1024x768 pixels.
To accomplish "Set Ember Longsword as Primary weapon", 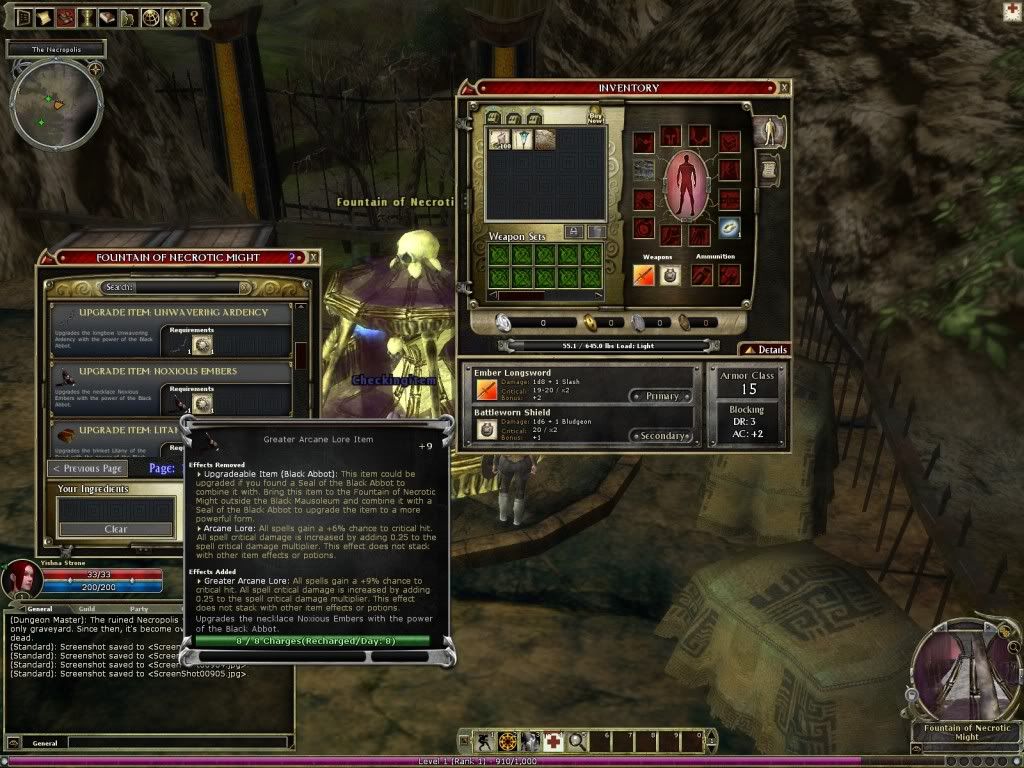I will pyautogui.click(x=661, y=396).
